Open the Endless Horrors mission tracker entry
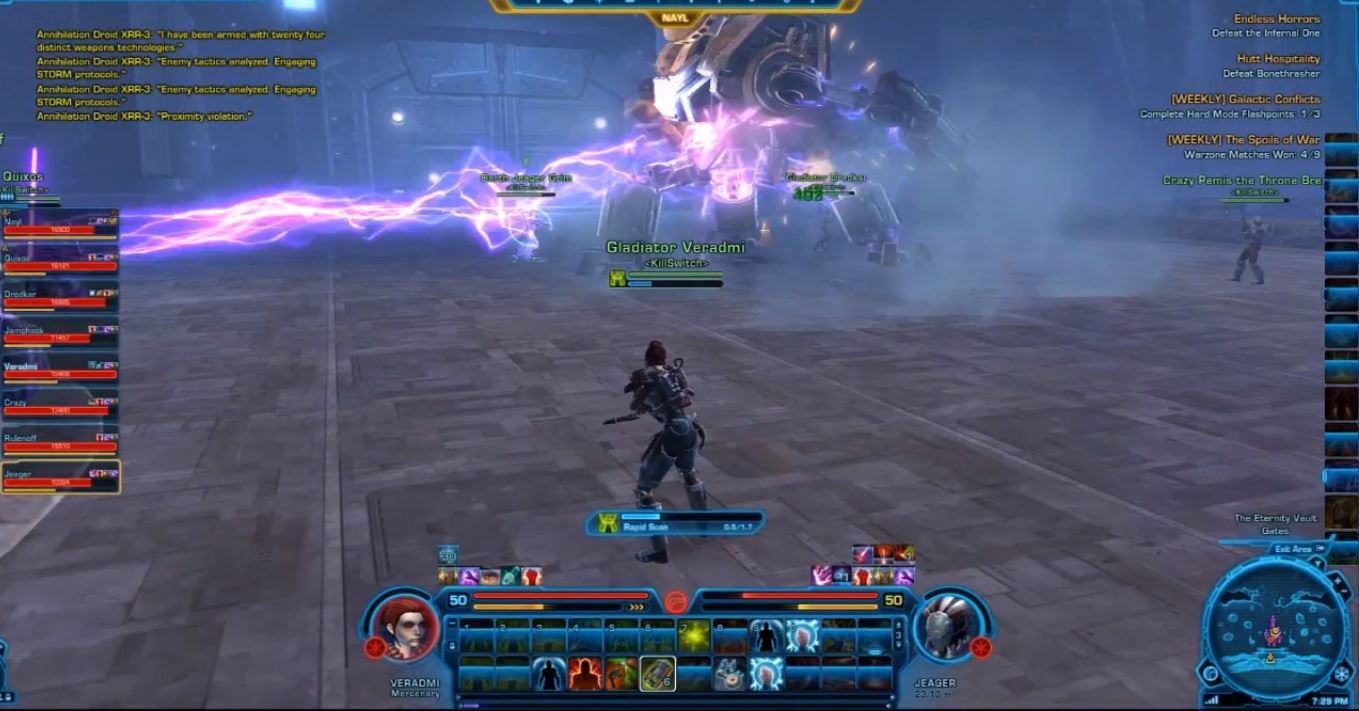Viewport: 1359px width, 711px height. pyautogui.click(x=1276, y=19)
